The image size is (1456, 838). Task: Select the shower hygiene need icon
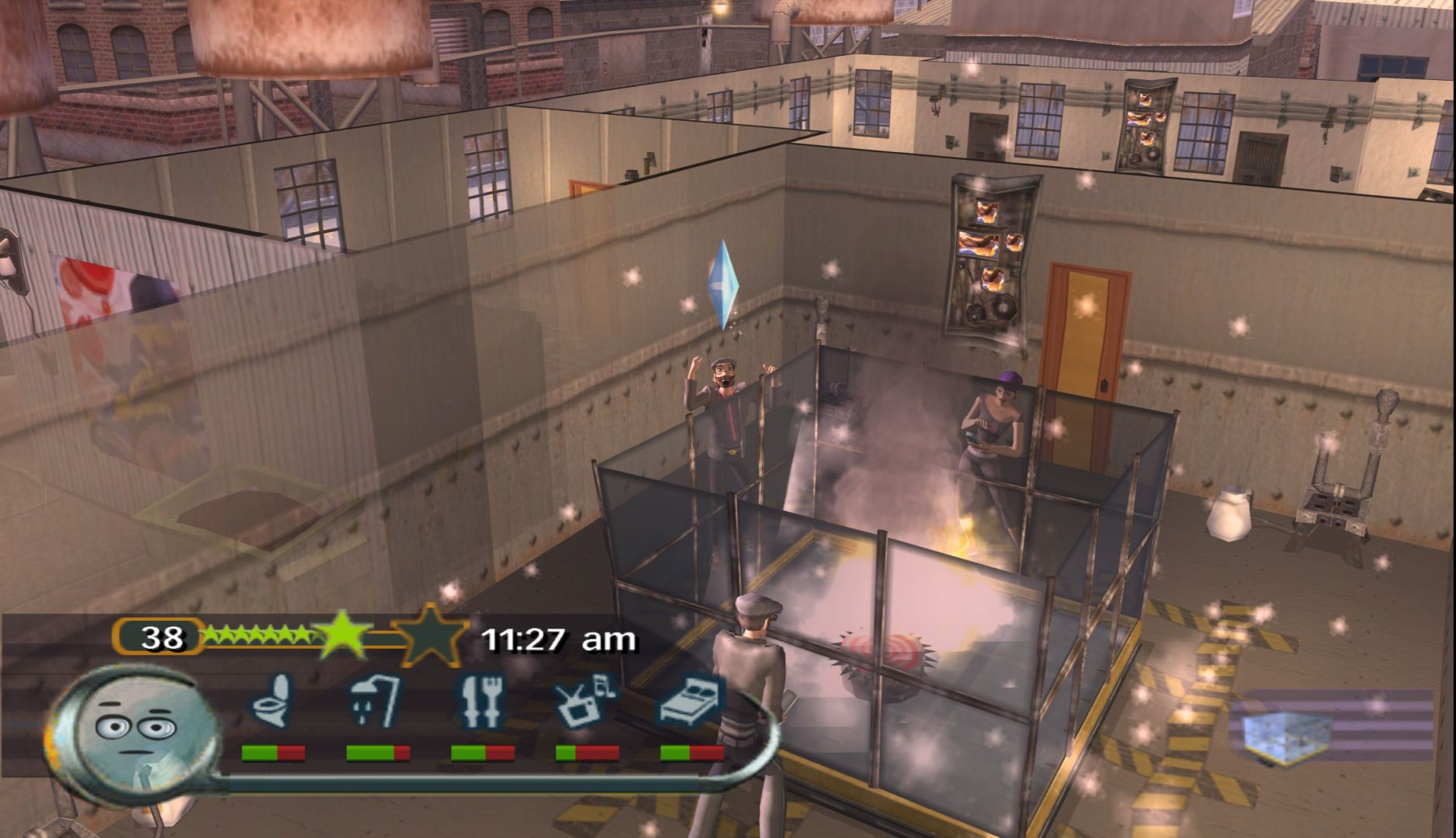point(376,700)
